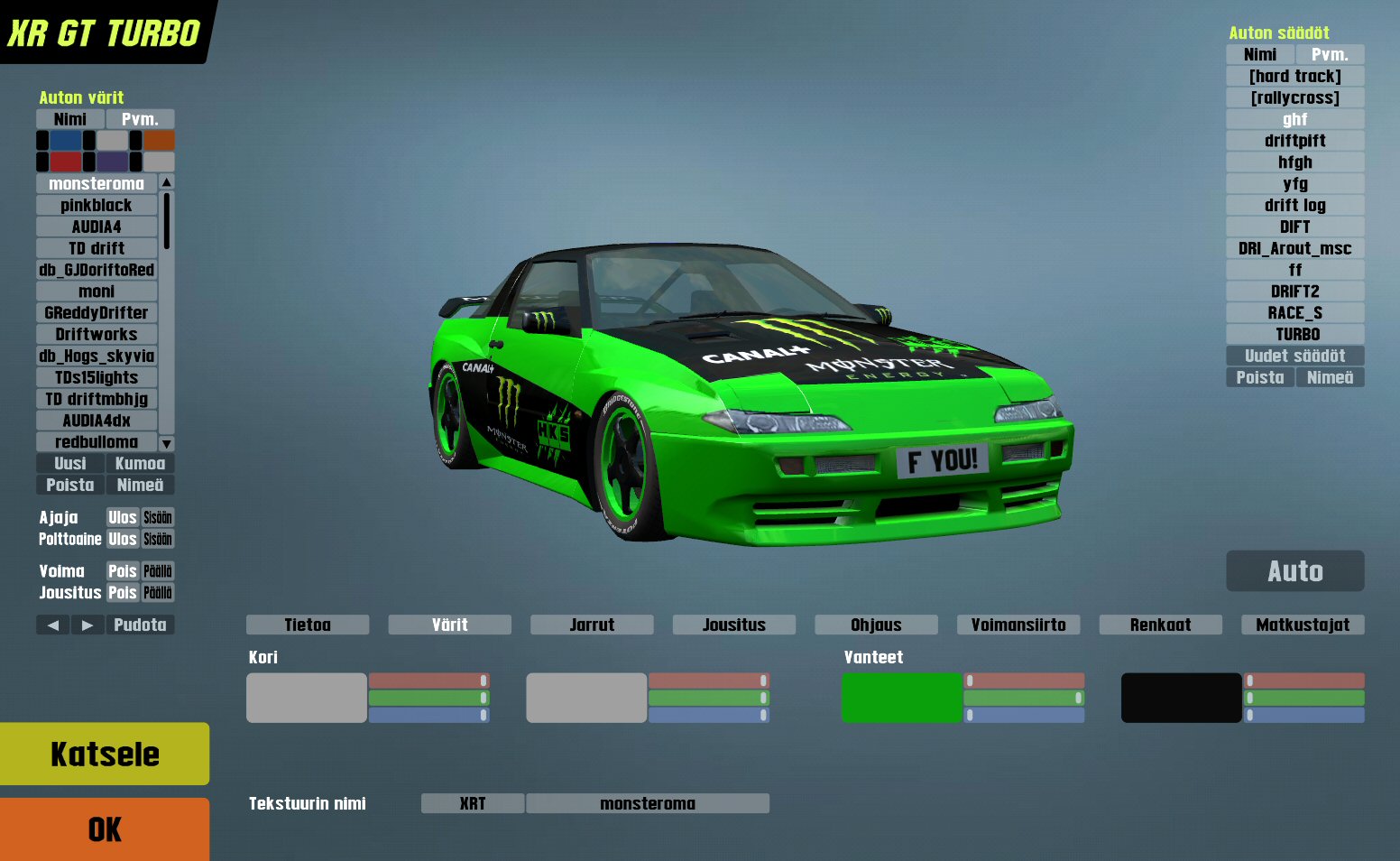This screenshot has height=861, width=1400.
Task: Select the pinkblack skin from the list
Action: [97, 206]
